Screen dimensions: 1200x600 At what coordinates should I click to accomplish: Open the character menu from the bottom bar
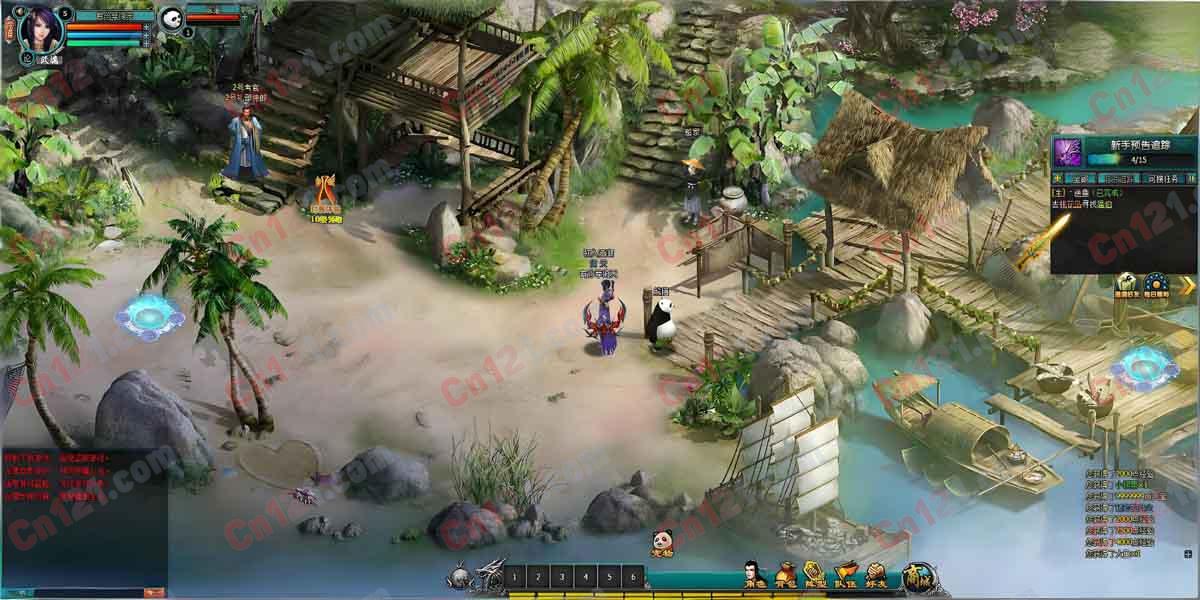pyautogui.click(x=754, y=574)
